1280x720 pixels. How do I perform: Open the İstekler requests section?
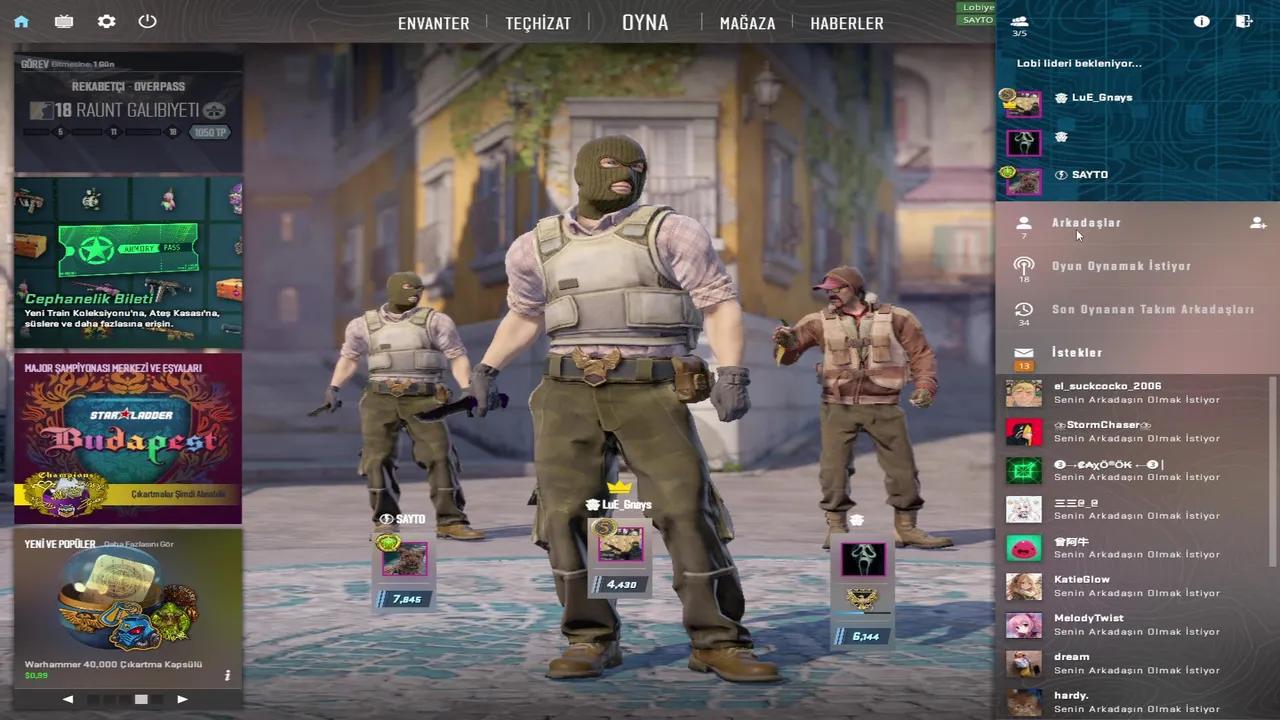tap(1077, 352)
